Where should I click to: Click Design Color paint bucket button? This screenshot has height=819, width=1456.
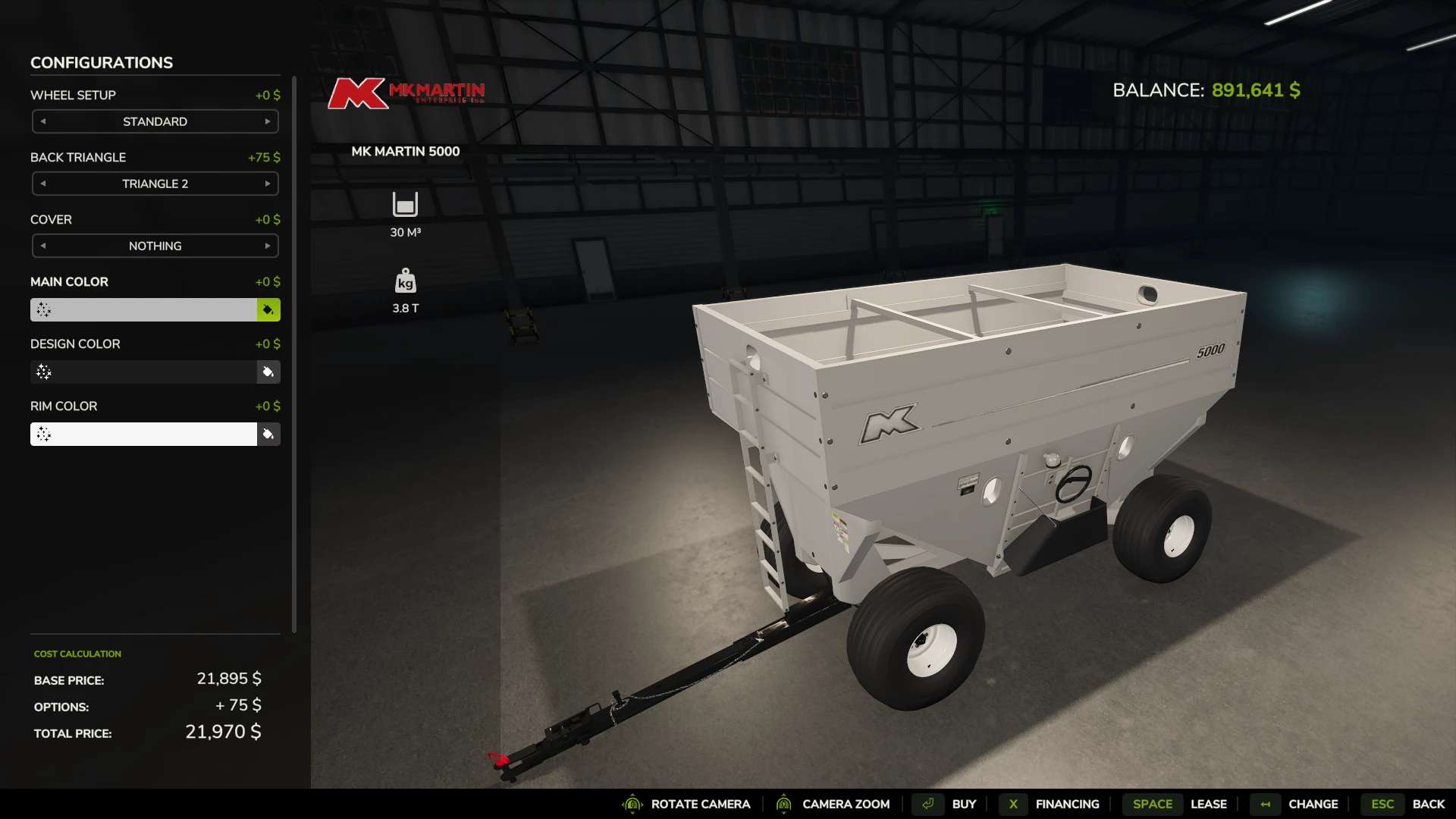pos(268,372)
